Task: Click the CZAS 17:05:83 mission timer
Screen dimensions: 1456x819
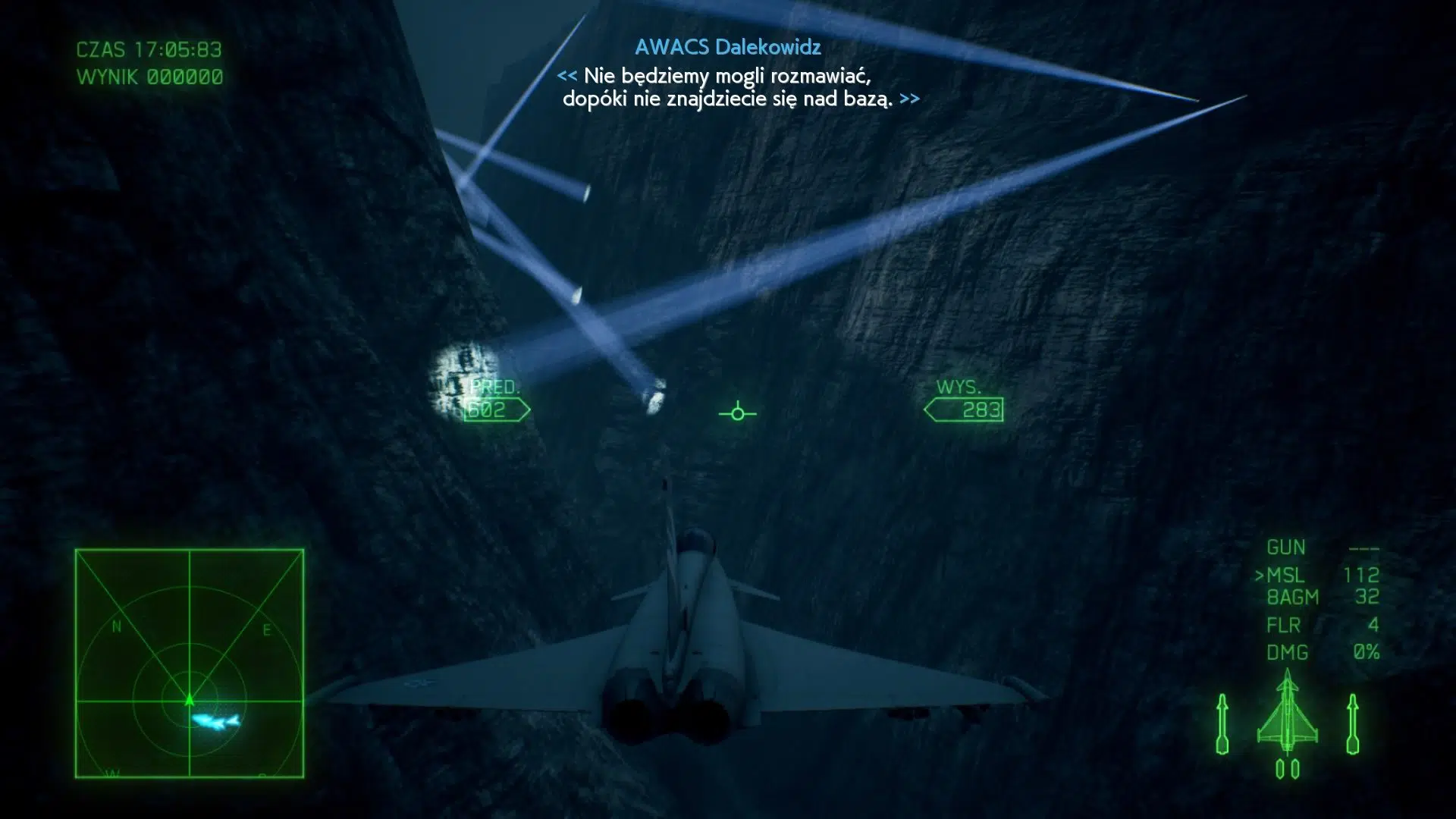Action: pos(147,50)
